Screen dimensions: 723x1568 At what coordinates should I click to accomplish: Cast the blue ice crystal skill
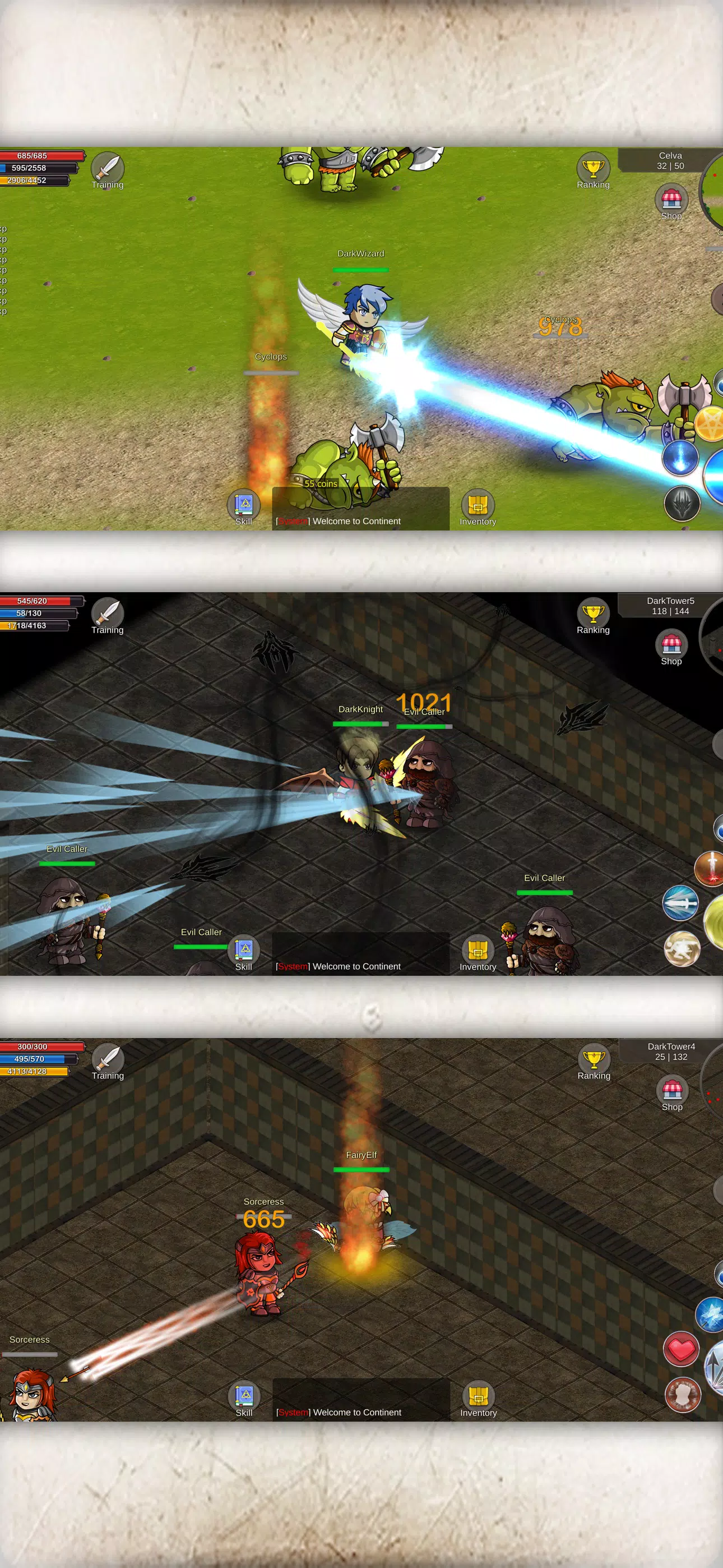pyautogui.click(x=710, y=1315)
